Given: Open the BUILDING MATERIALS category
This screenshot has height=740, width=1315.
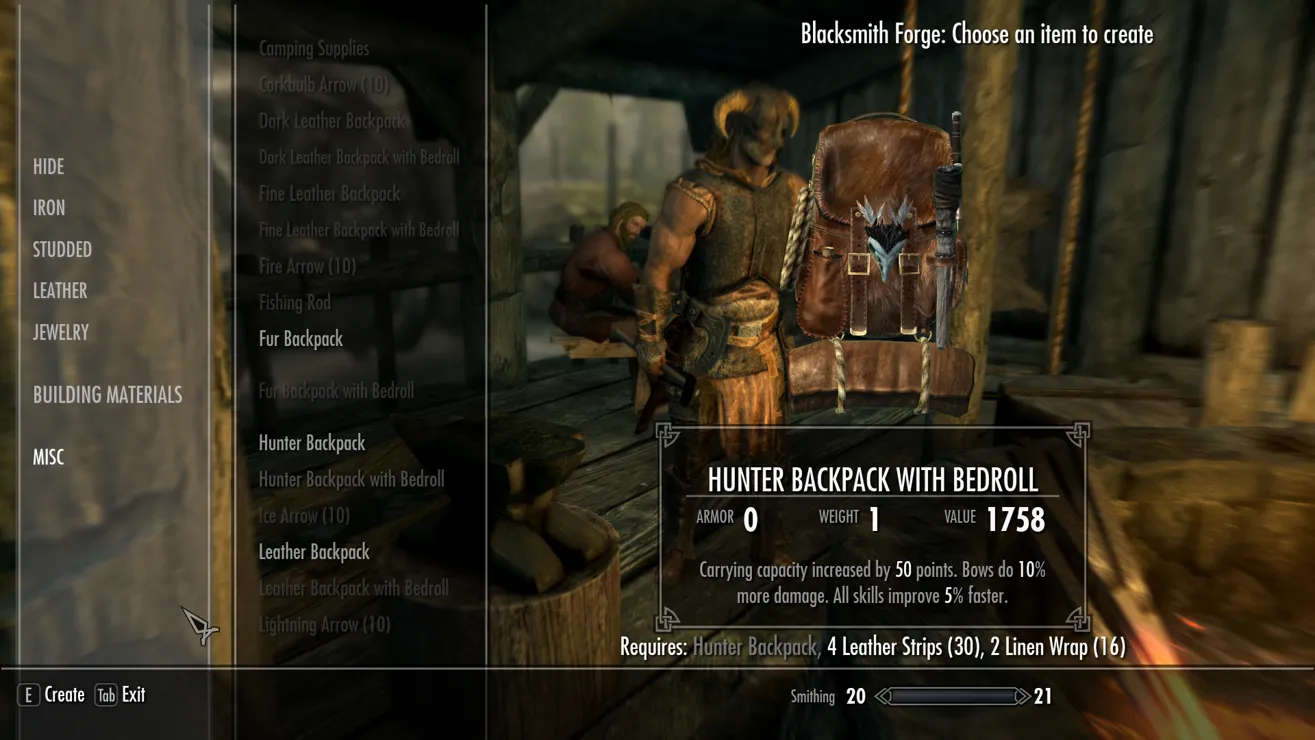Looking at the screenshot, I should coord(107,395).
